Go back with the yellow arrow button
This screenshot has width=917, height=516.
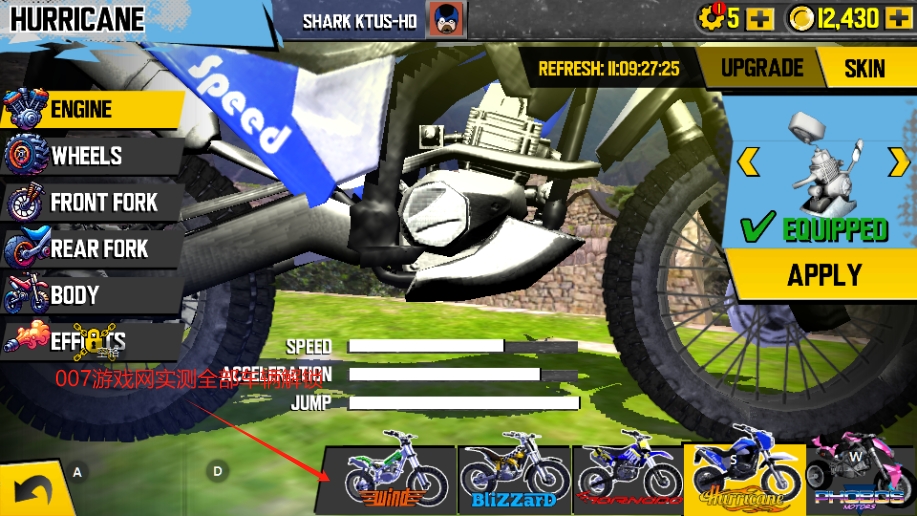32,491
